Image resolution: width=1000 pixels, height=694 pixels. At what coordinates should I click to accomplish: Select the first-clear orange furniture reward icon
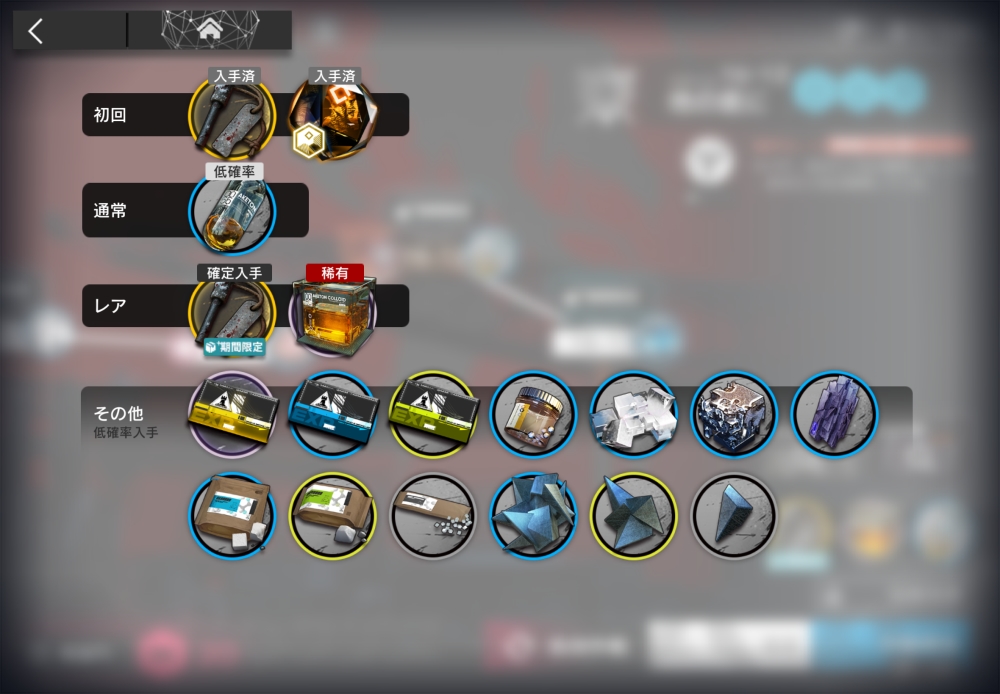333,117
